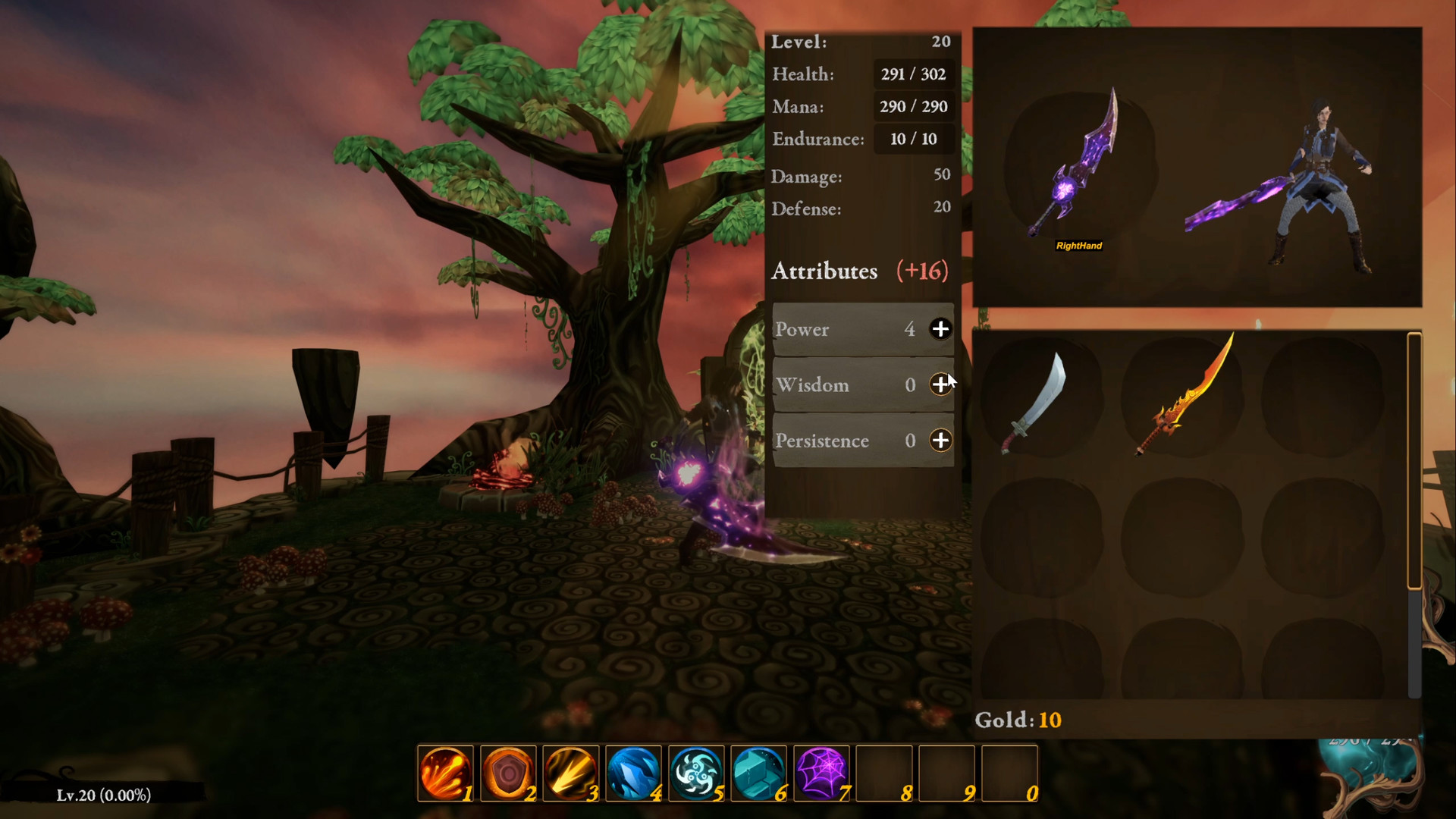This screenshot has width=1456, height=819.
Task: Increase Wisdom by one point
Action: pyautogui.click(x=940, y=384)
